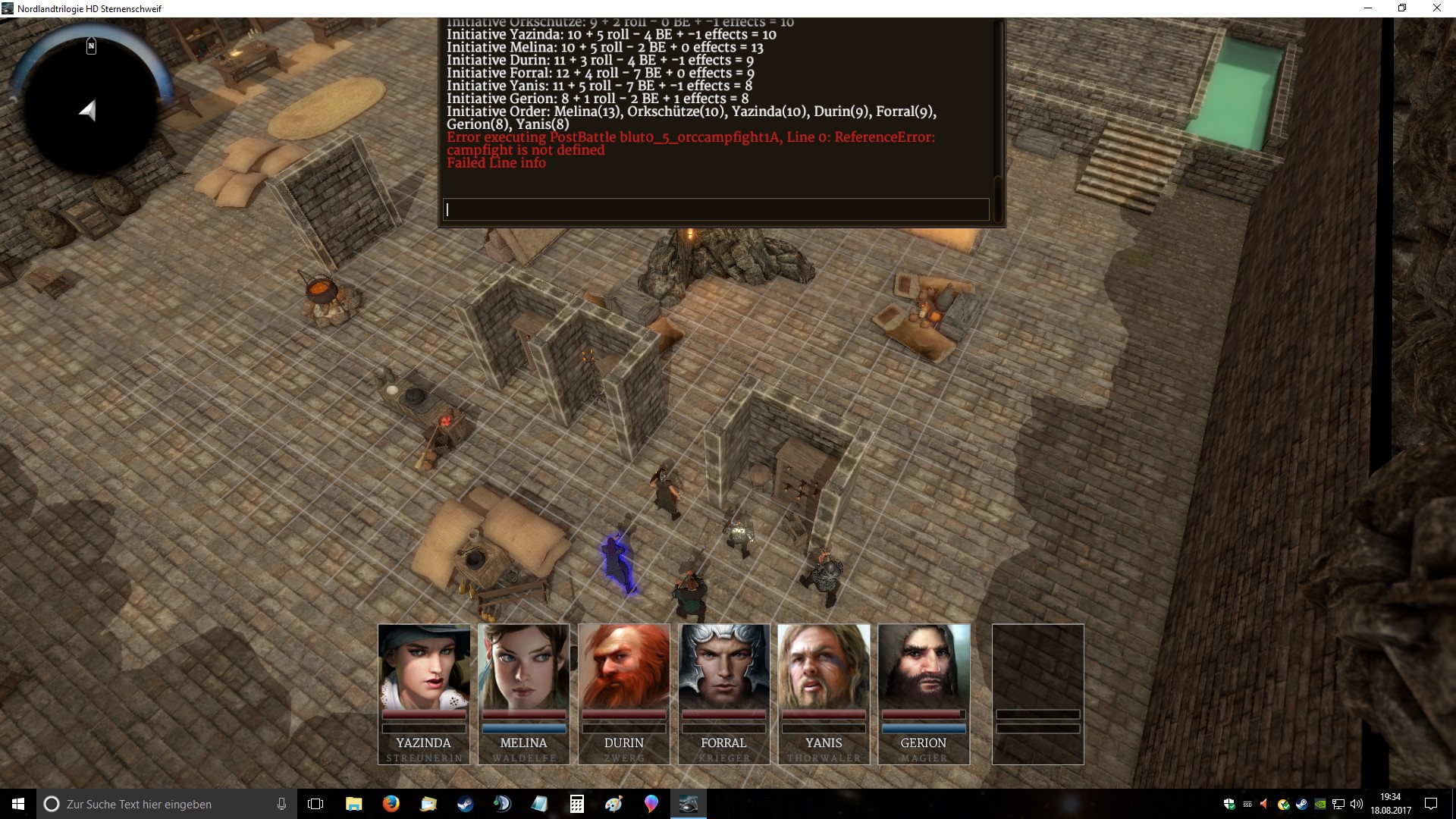Minimize the Nordlandtrilogie window

point(1368,8)
